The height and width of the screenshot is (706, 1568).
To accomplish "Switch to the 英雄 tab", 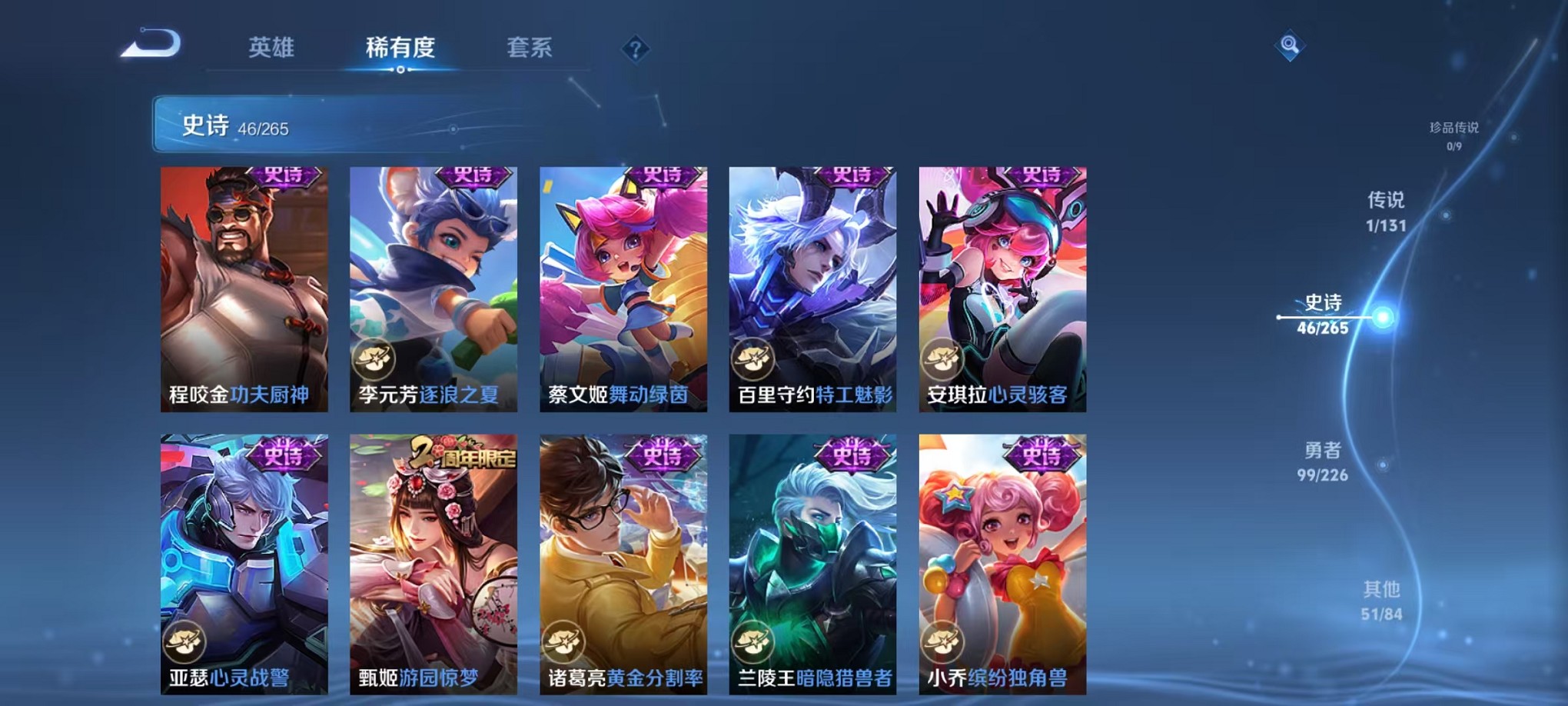I will tap(272, 48).
